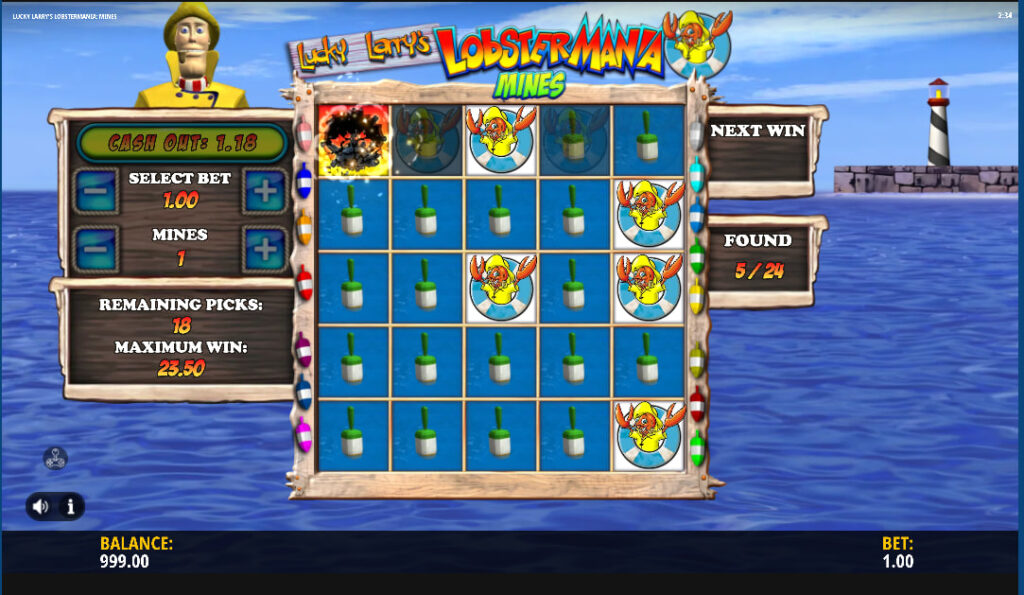The height and width of the screenshot is (595, 1024).
Task: Click the small joystick icon
Action: [x=55, y=459]
